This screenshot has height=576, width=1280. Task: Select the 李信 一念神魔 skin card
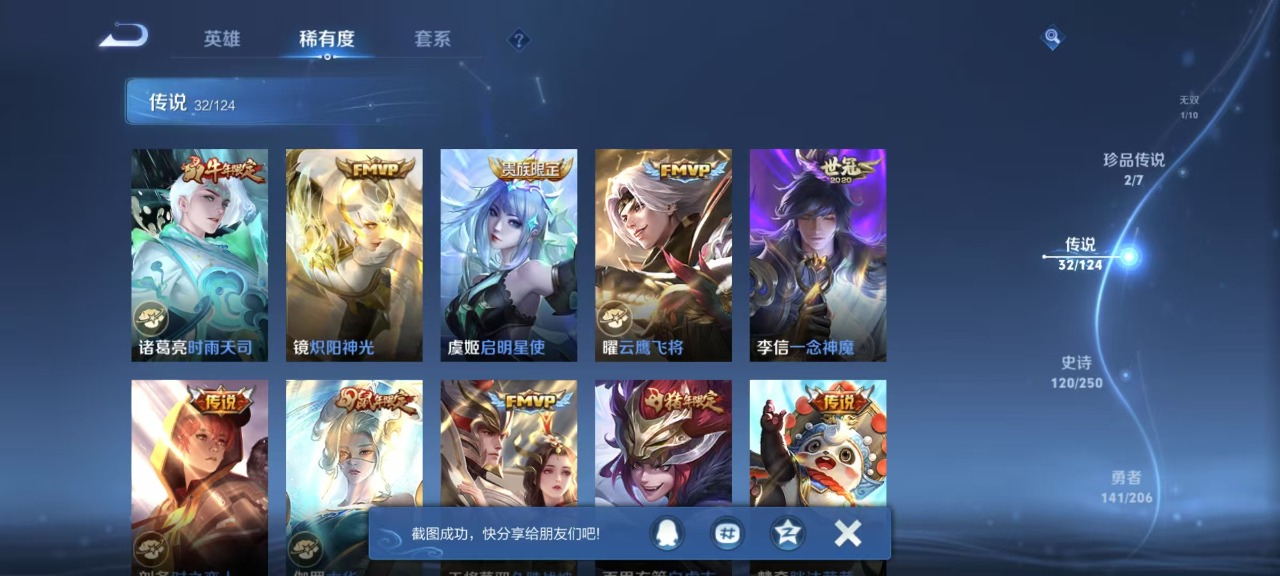pos(818,255)
